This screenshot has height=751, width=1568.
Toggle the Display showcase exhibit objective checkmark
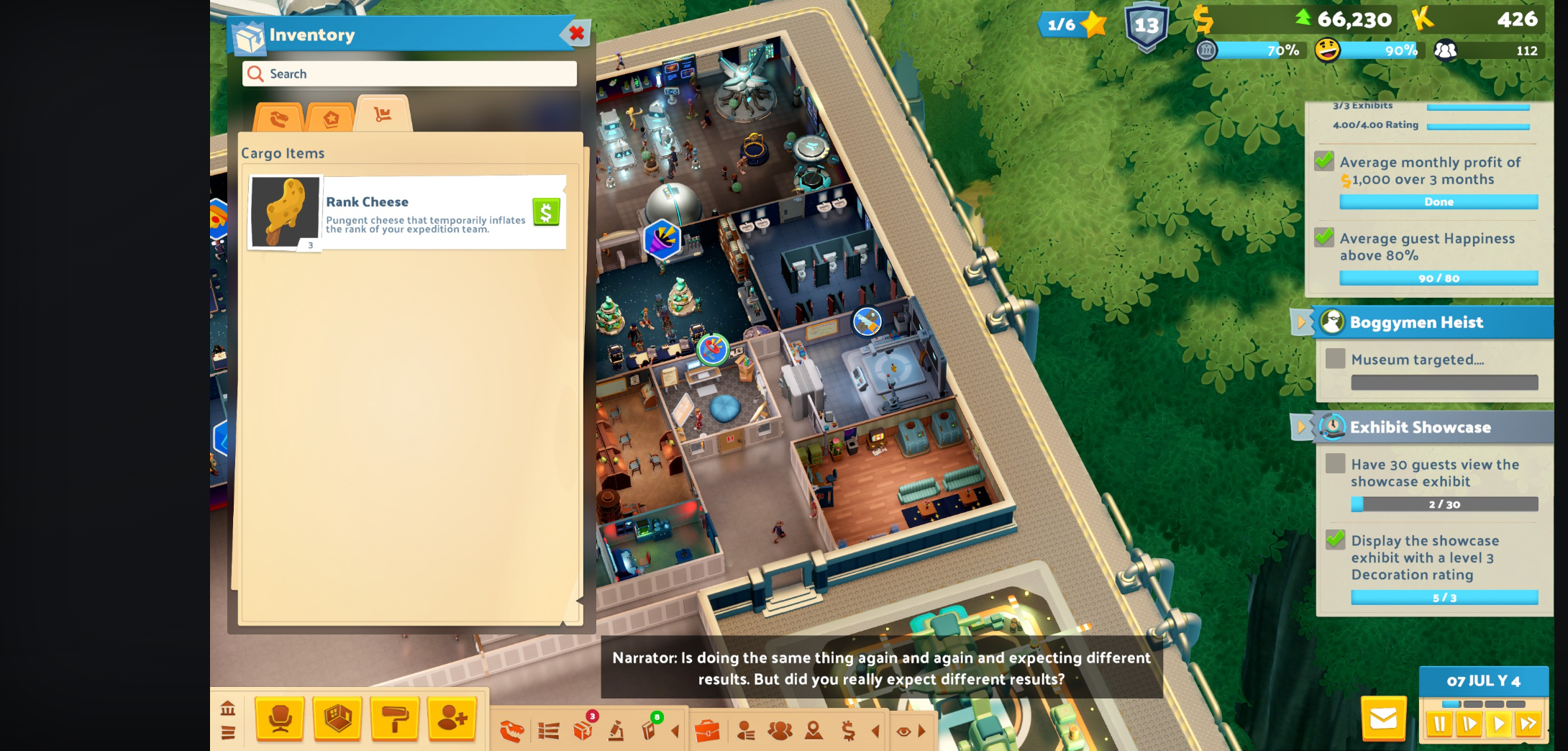pyautogui.click(x=1334, y=541)
